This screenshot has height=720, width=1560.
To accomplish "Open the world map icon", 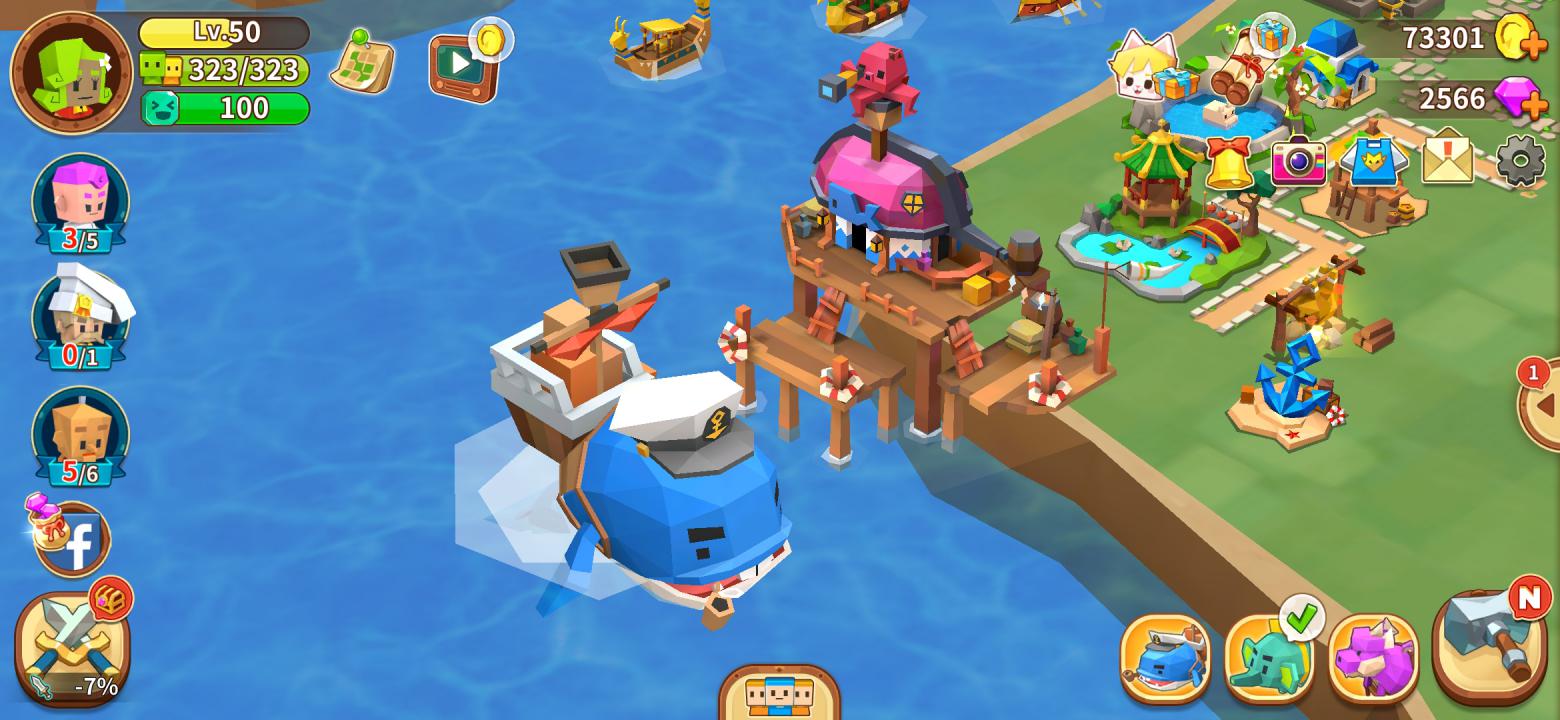I will [362, 62].
